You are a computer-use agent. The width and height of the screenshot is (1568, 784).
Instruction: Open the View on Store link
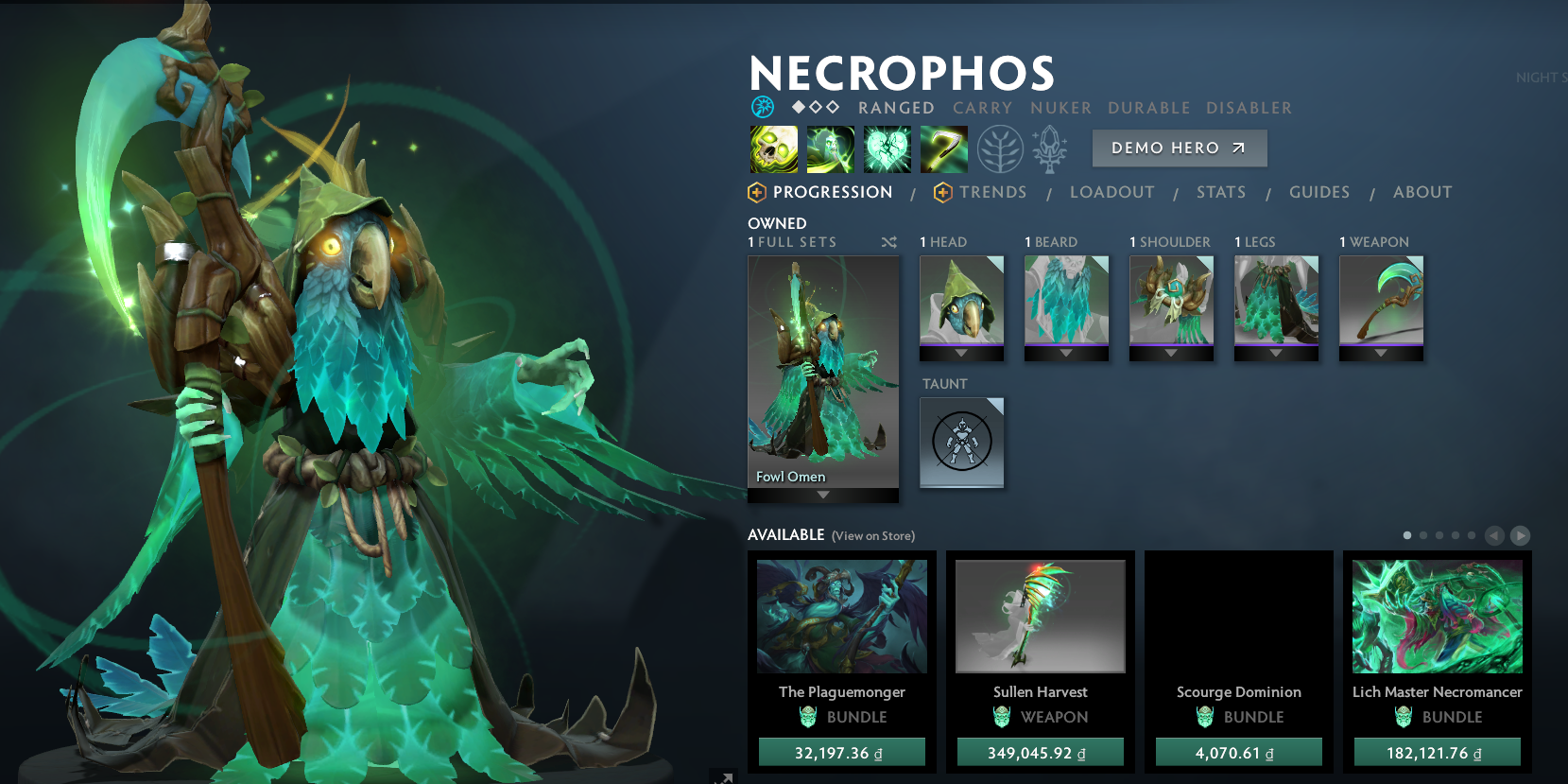pos(871,535)
